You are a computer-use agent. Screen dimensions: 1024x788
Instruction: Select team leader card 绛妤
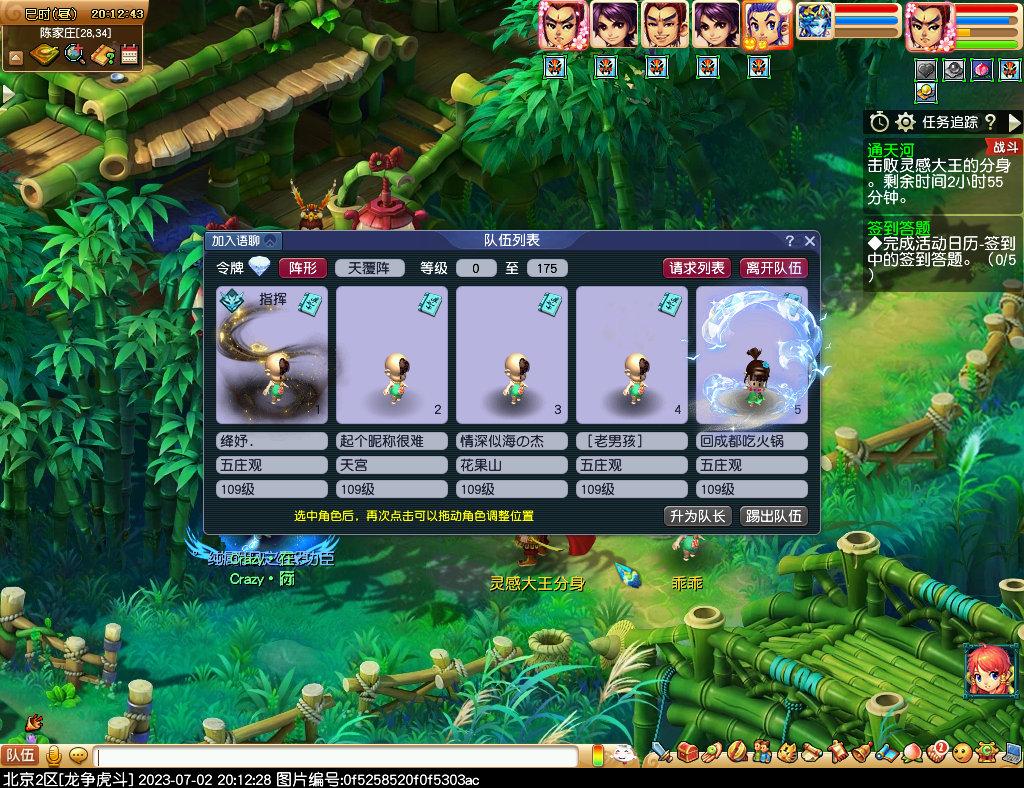tap(271, 355)
